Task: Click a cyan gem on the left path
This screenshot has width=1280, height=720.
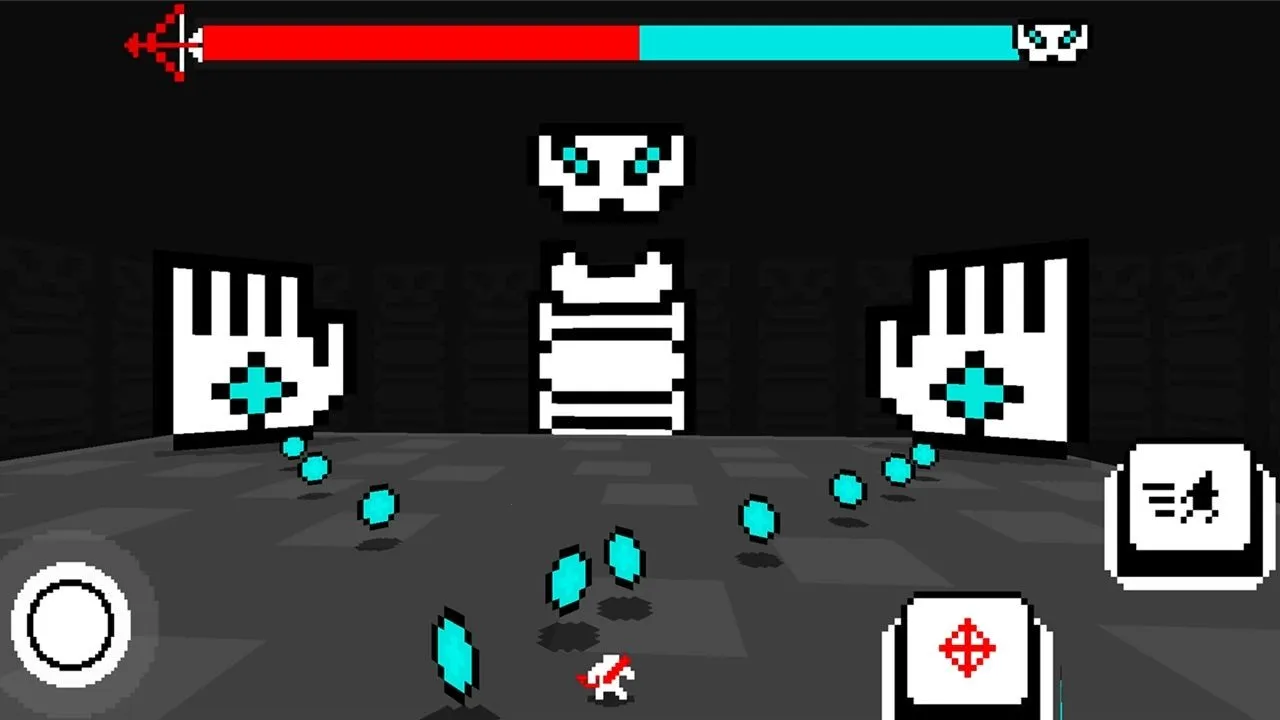Action: tap(380, 510)
